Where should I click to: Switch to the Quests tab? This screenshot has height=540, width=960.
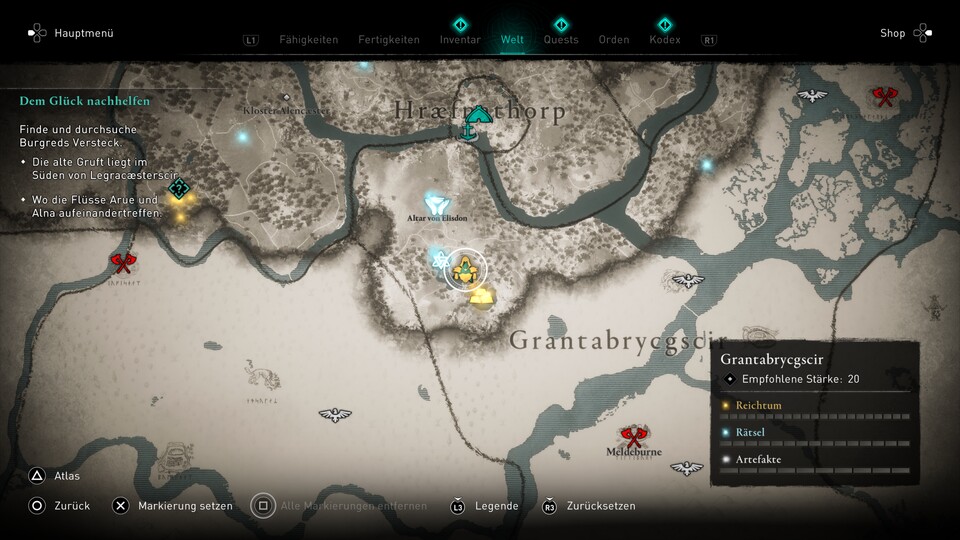(x=561, y=40)
